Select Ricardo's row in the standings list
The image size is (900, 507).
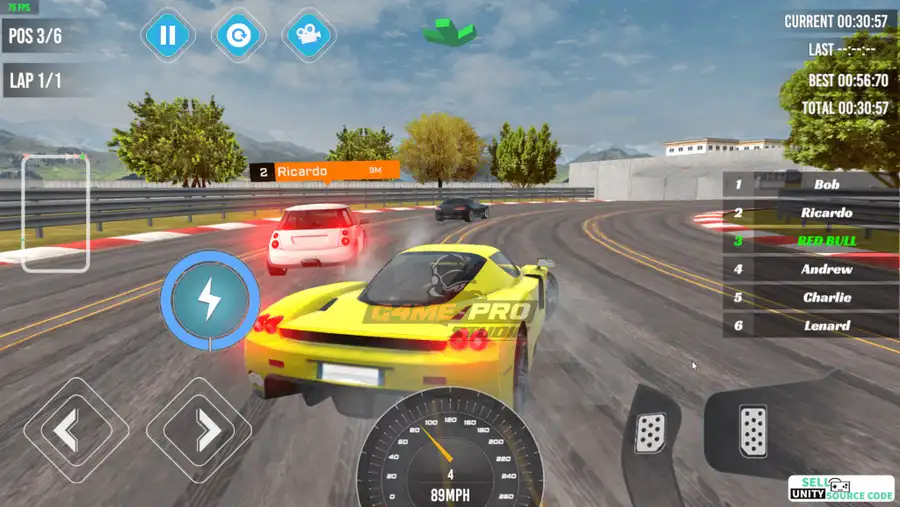(810, 213)
